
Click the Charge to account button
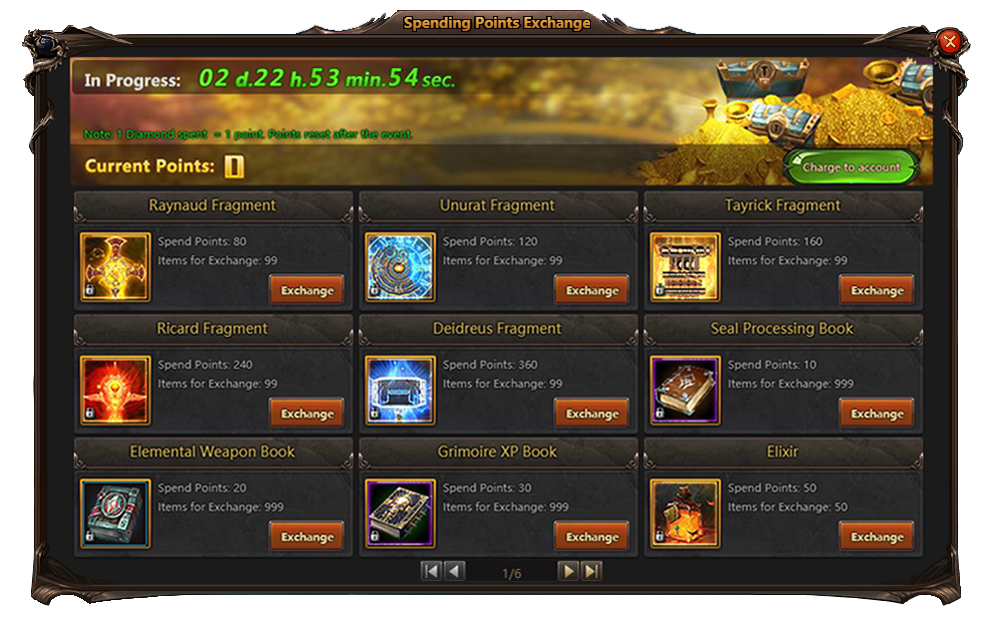pyautogui.click(x=851, y=167)
